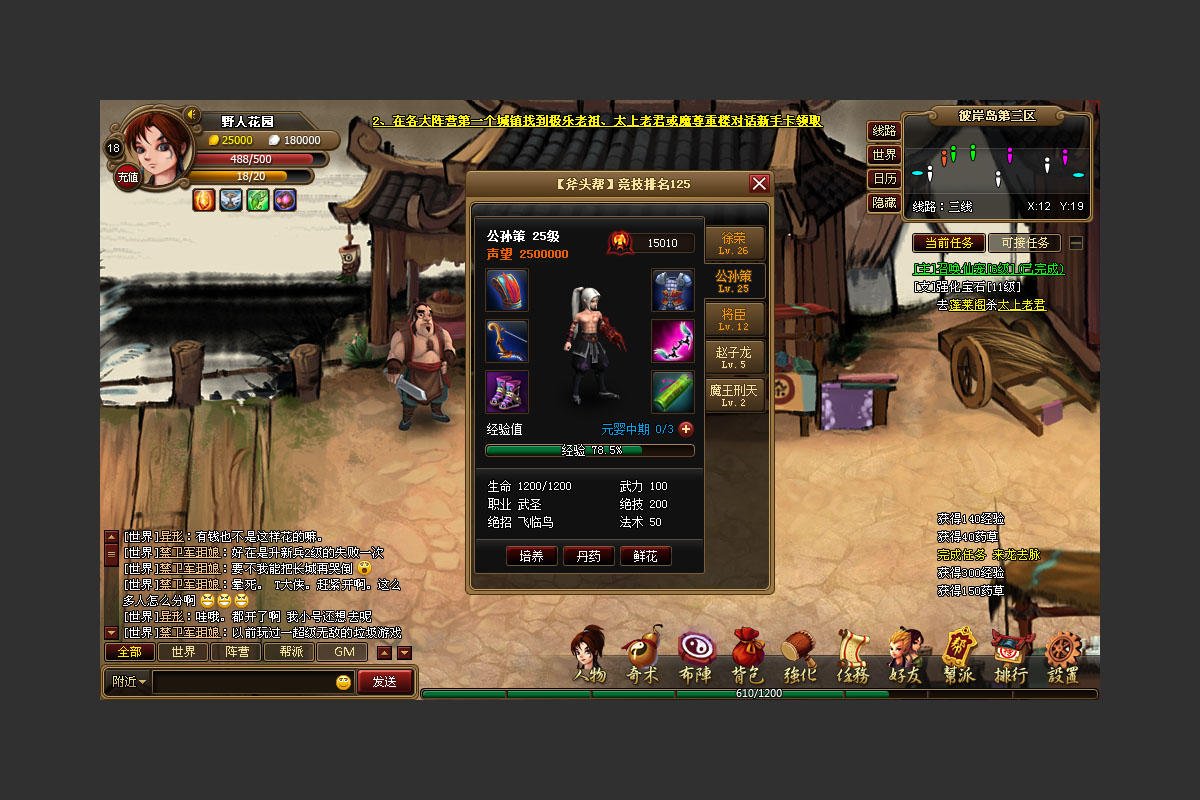Close the character panel with the X

pos(759,184)
